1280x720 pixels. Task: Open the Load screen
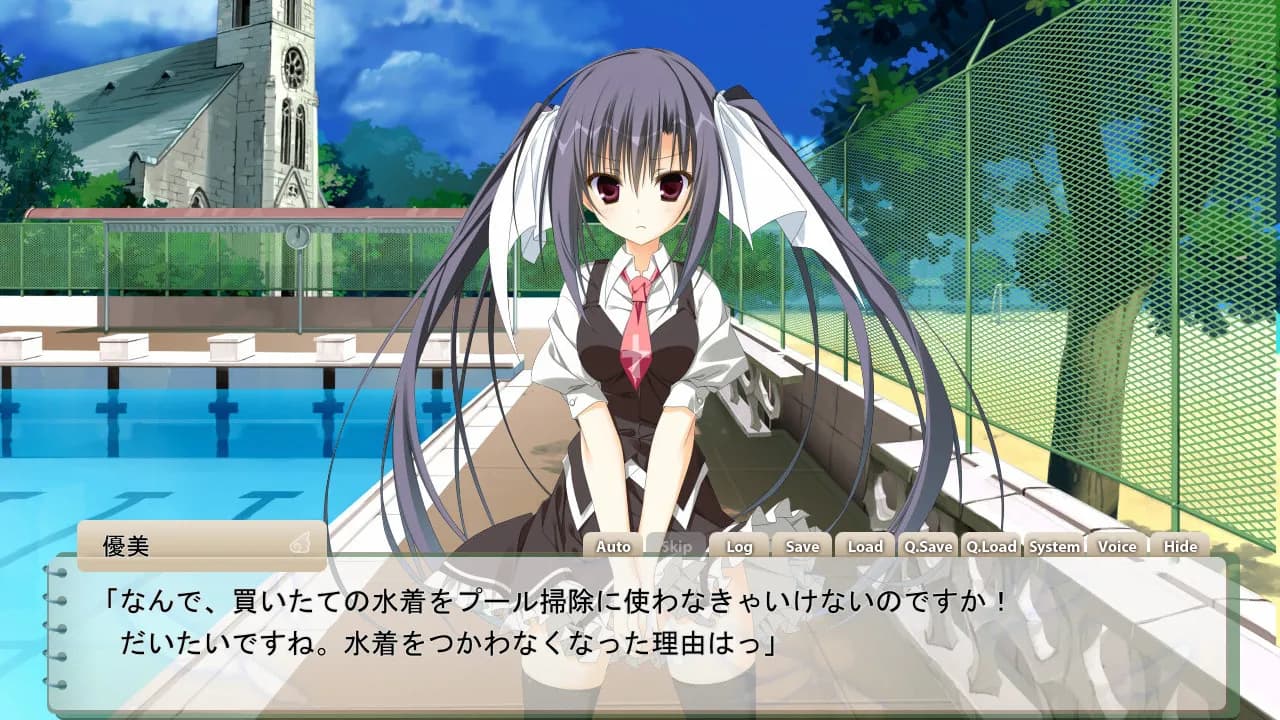864,547
